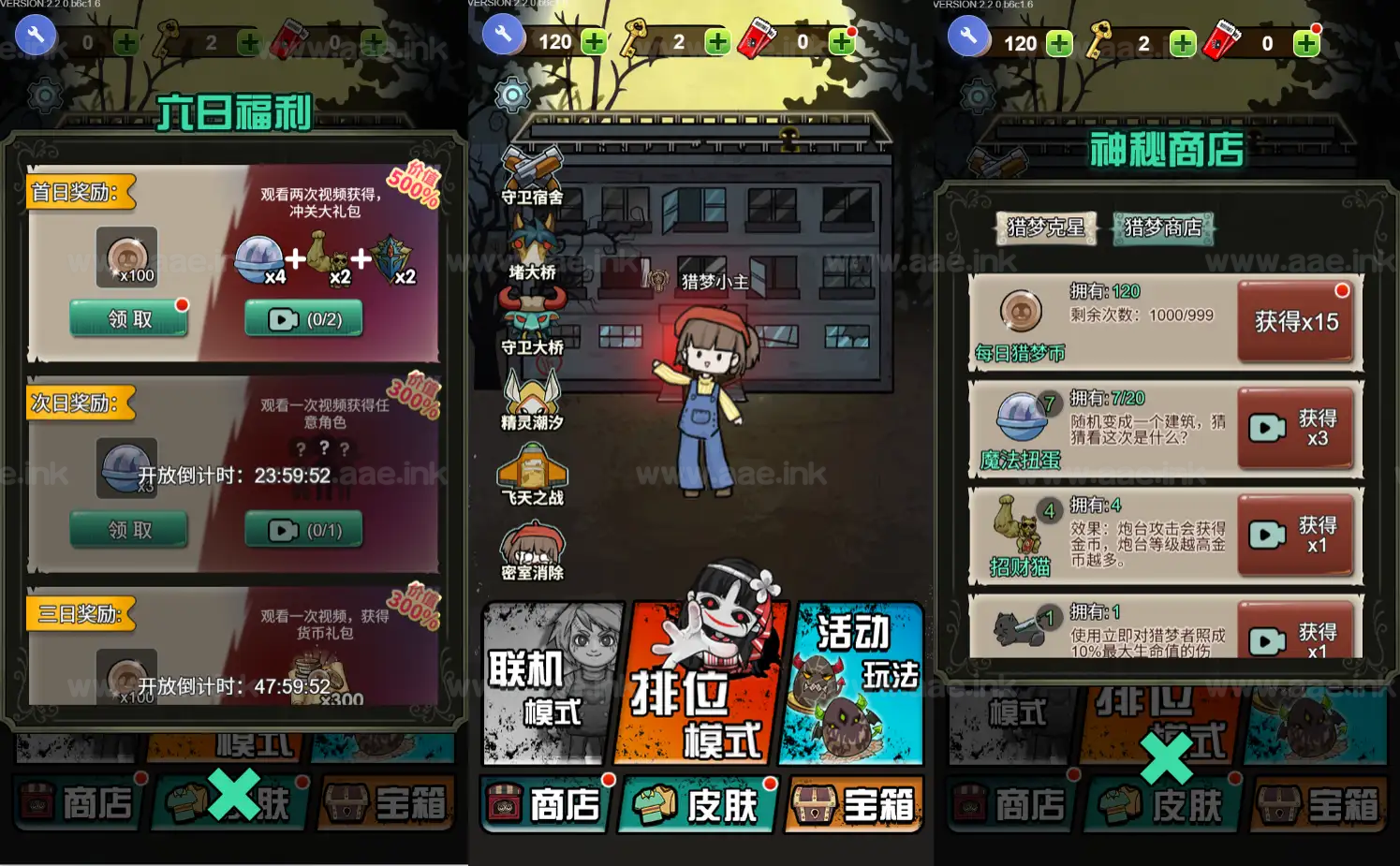This screenshot has height=866, width=1400.
Task: Switch to the 猎梦克星 tab
Action: coord(1046,228)
